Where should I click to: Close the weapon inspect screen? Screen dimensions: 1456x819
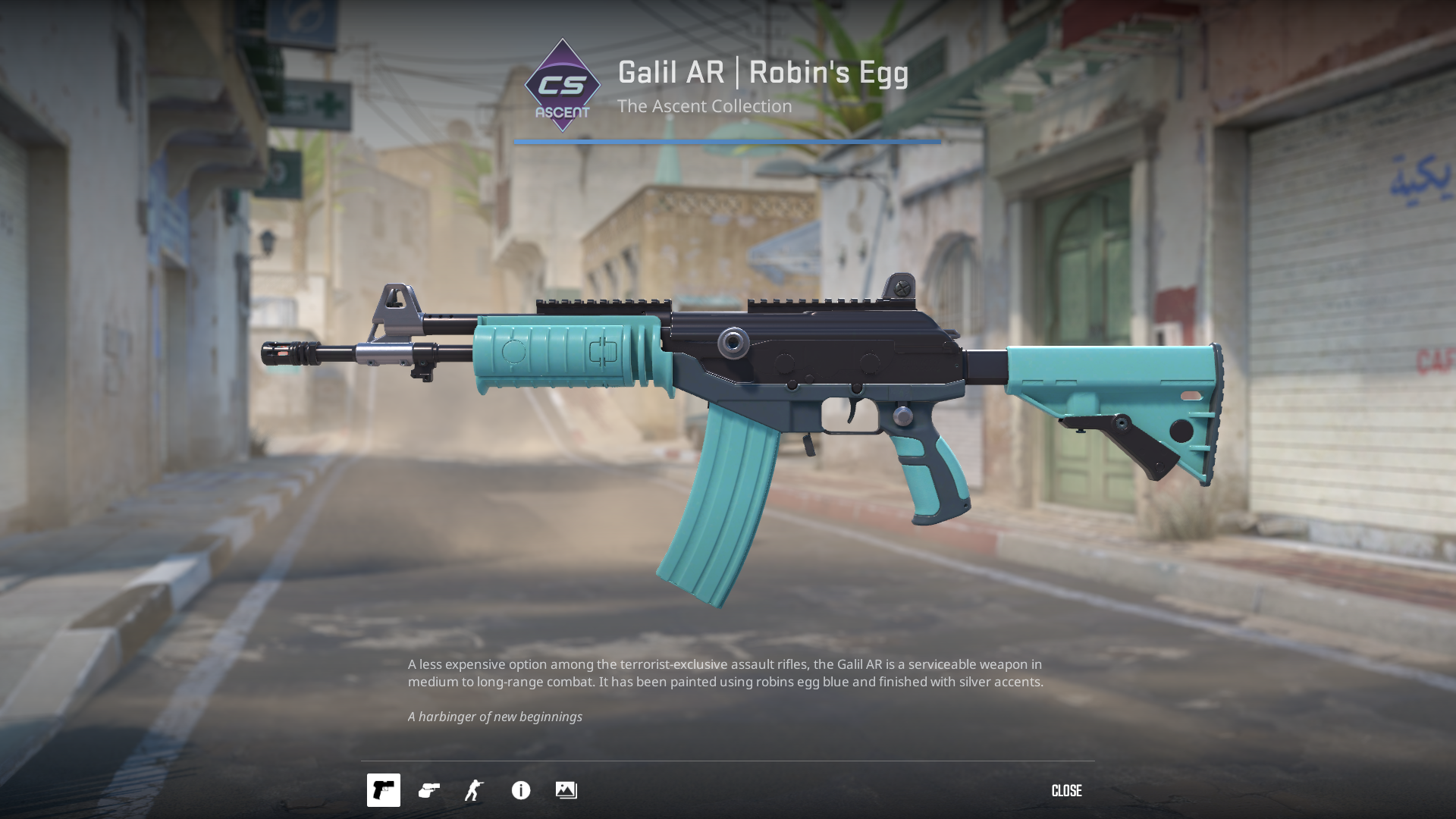(1066, 791)
